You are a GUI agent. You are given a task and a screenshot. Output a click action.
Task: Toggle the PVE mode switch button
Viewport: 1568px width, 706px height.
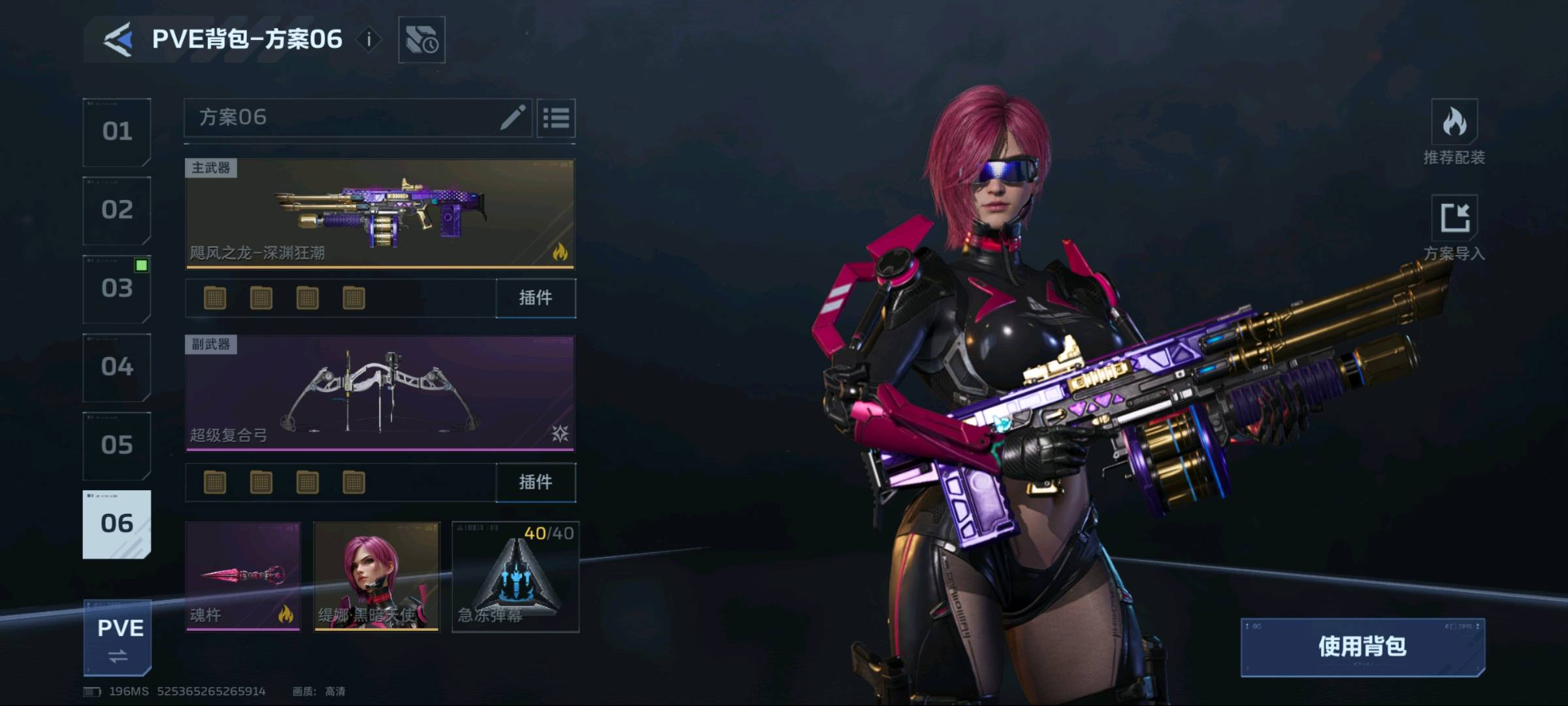pos(118,638)
